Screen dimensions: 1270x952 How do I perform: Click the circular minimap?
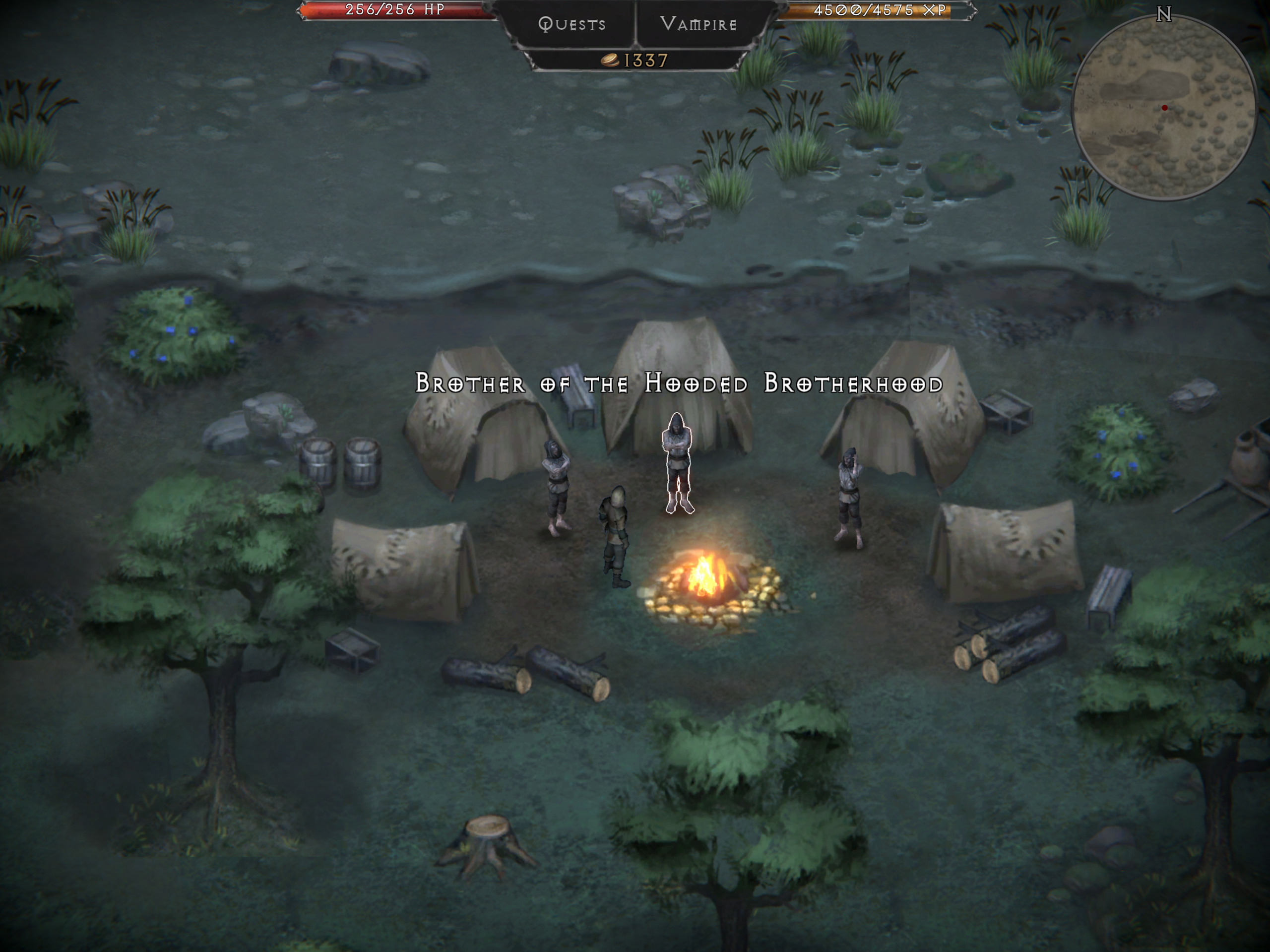[1163, 107]
